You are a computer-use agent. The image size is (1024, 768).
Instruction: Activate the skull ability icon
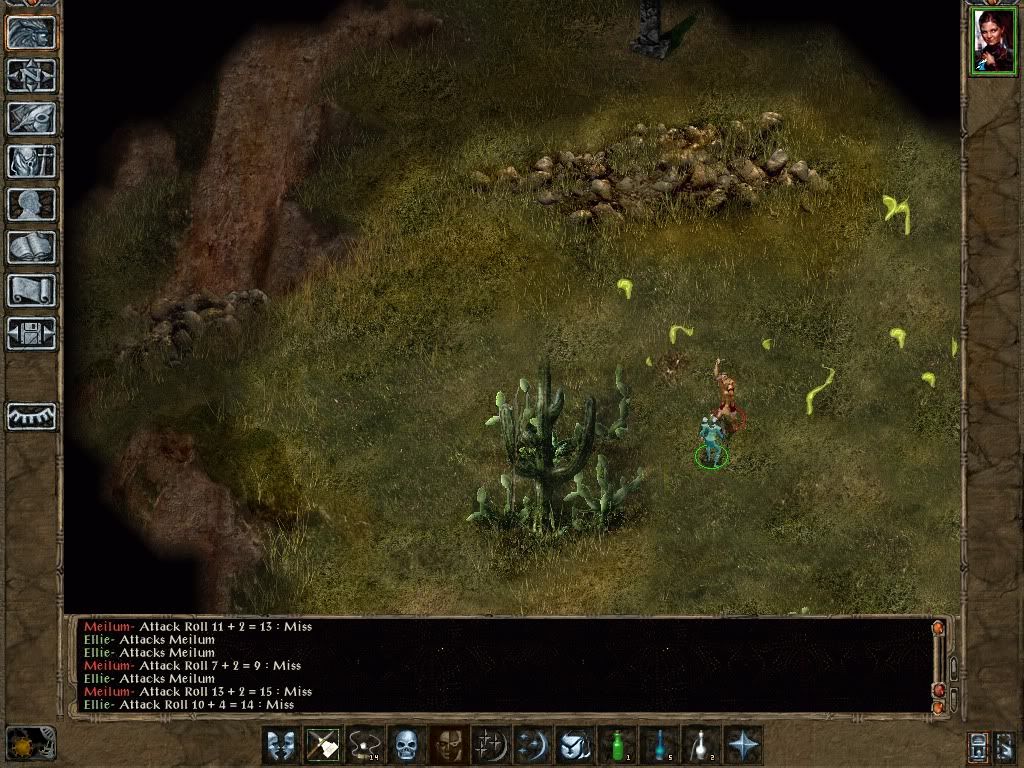pyautogui.click(x=406, y=745)
